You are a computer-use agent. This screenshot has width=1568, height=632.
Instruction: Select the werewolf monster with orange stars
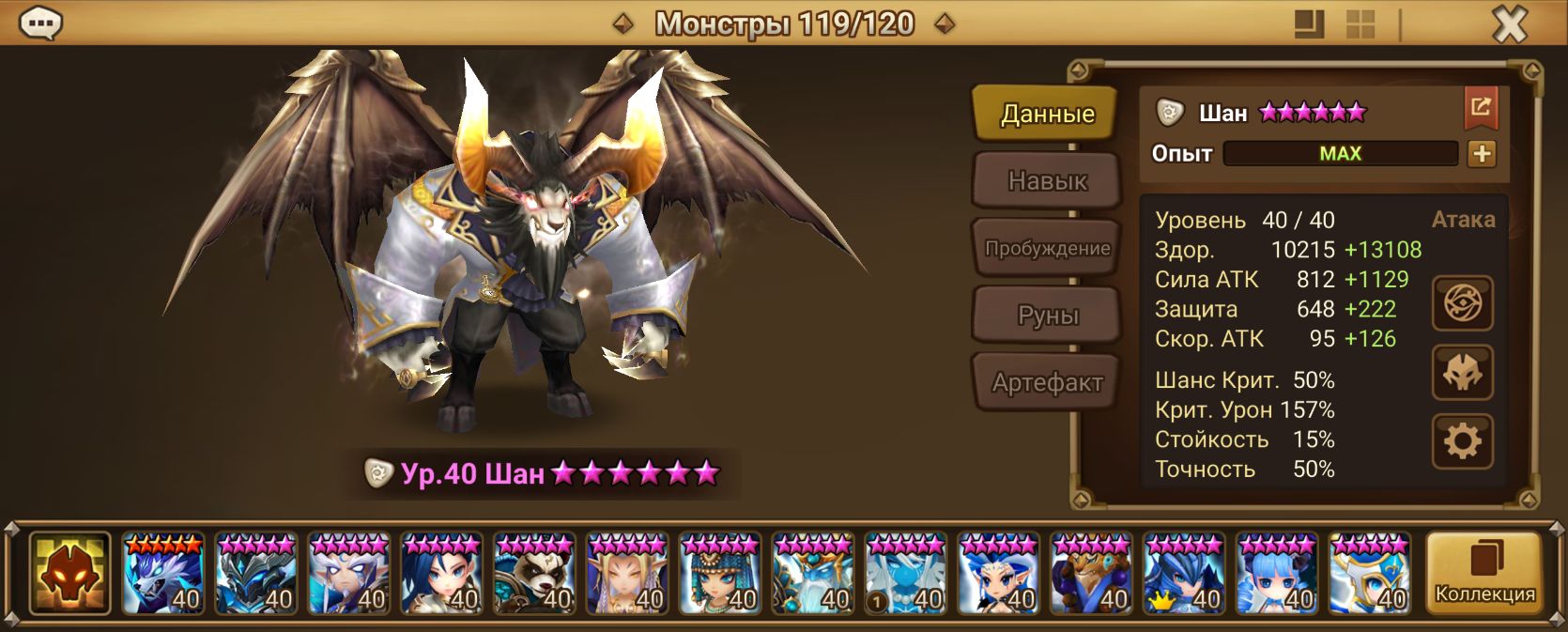(163, 574)
